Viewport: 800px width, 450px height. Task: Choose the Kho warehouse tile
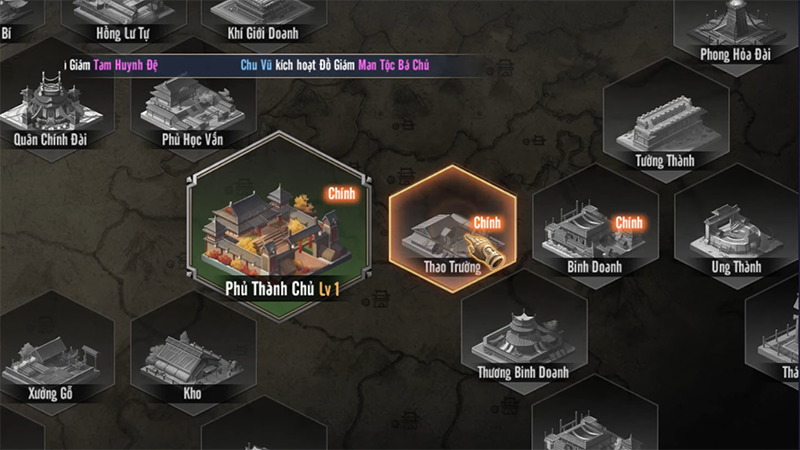coord(191,358)
